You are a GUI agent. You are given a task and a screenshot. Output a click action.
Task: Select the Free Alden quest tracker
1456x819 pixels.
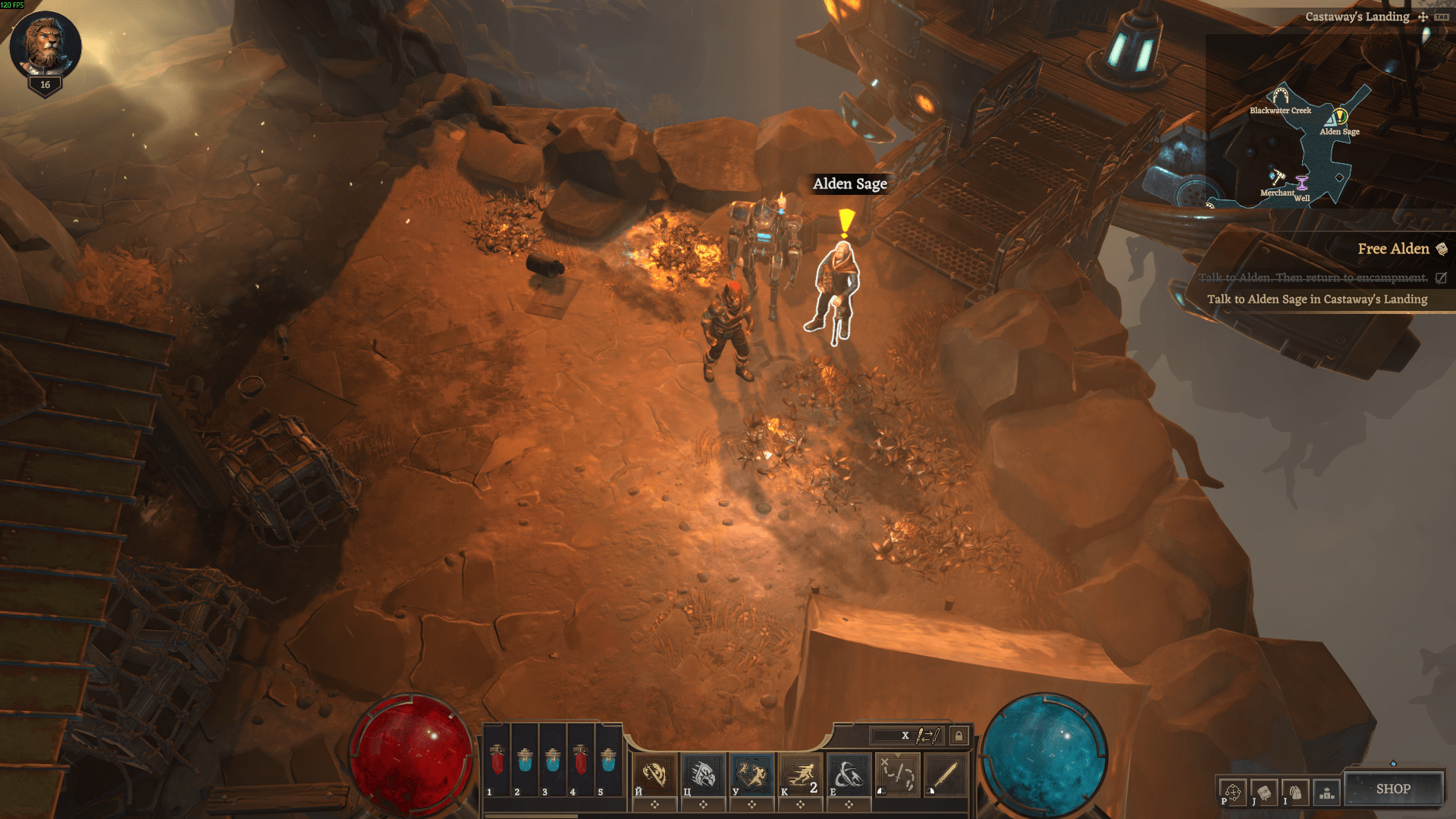pyautogui.click(x=1393, y=249)
